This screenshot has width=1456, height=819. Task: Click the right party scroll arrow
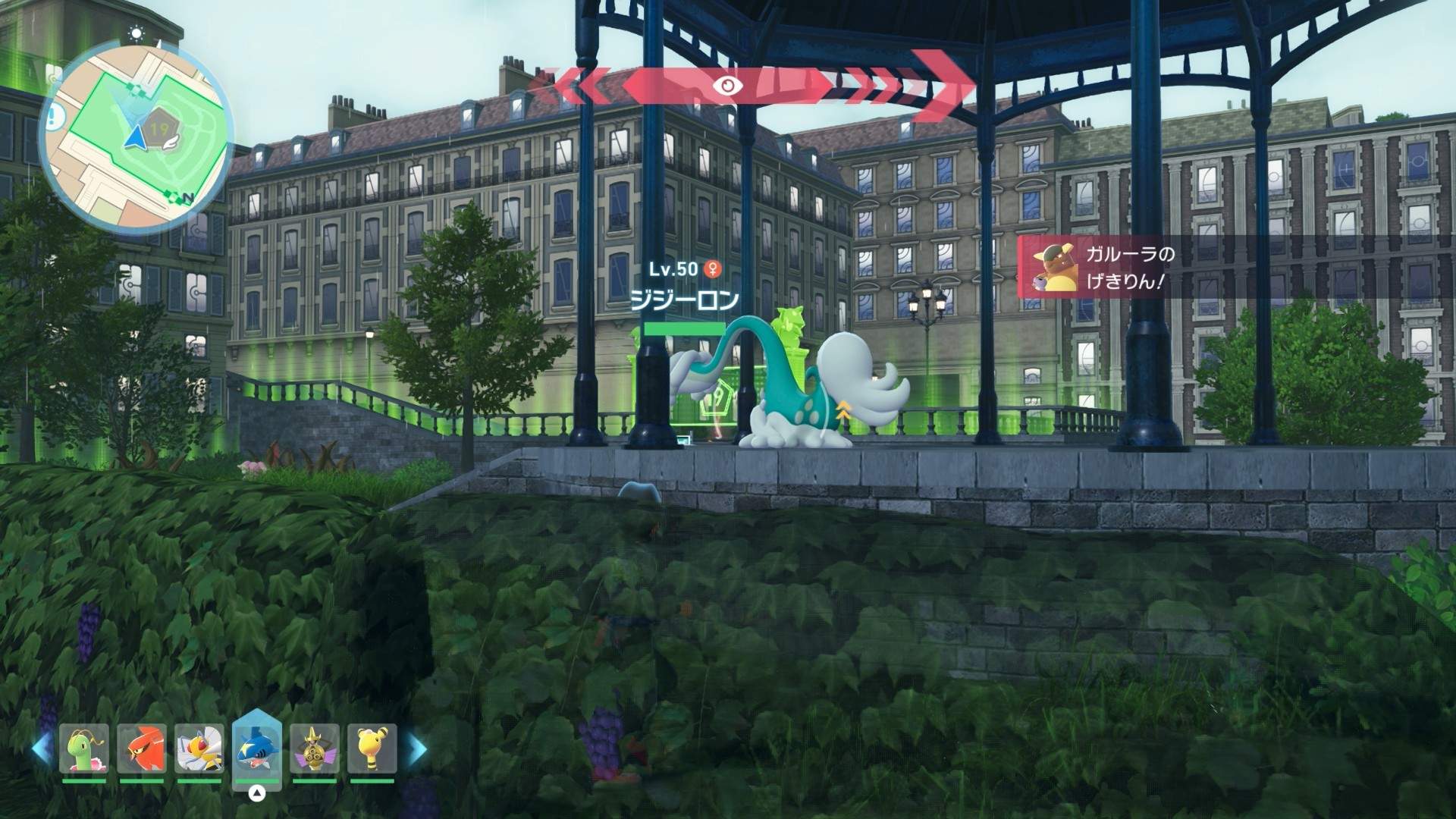point(416,748)
